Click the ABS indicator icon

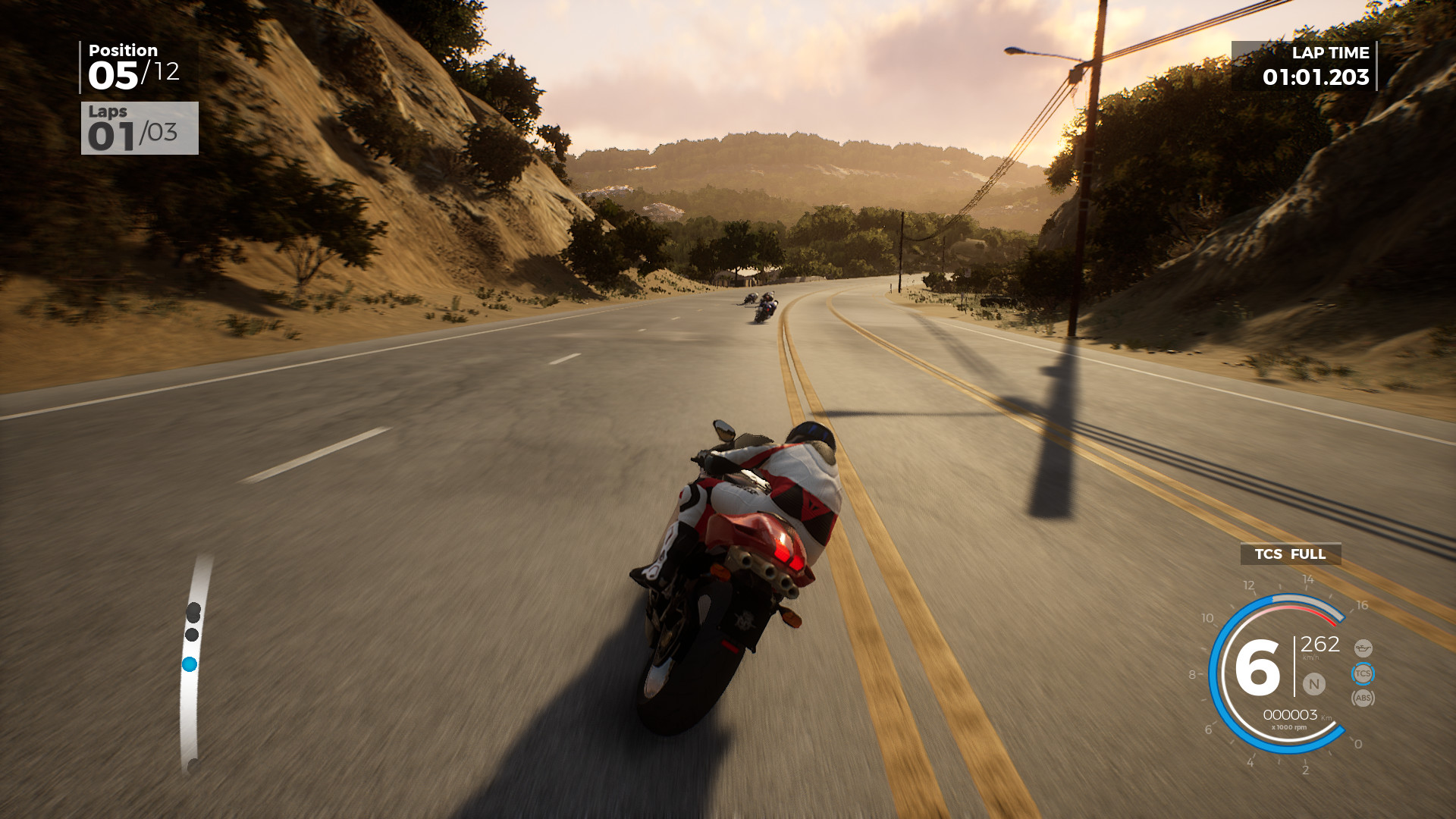(x=1363, y=698)
